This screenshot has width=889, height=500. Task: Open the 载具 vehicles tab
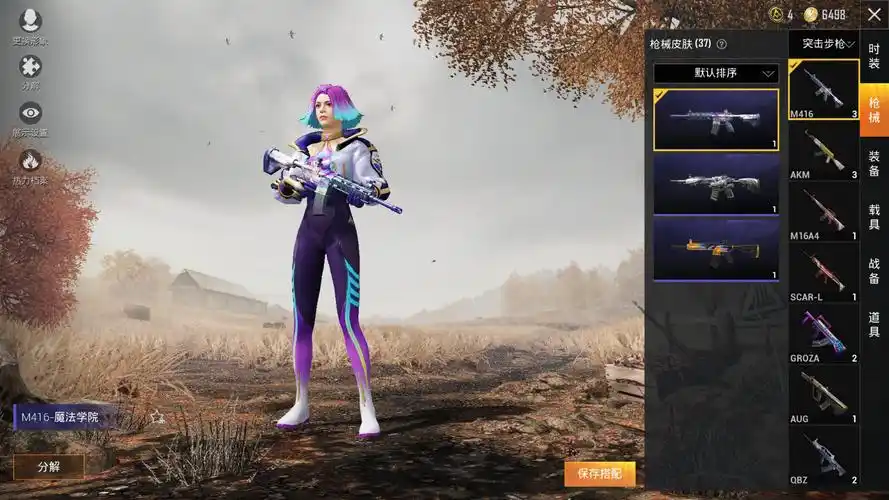874,218
